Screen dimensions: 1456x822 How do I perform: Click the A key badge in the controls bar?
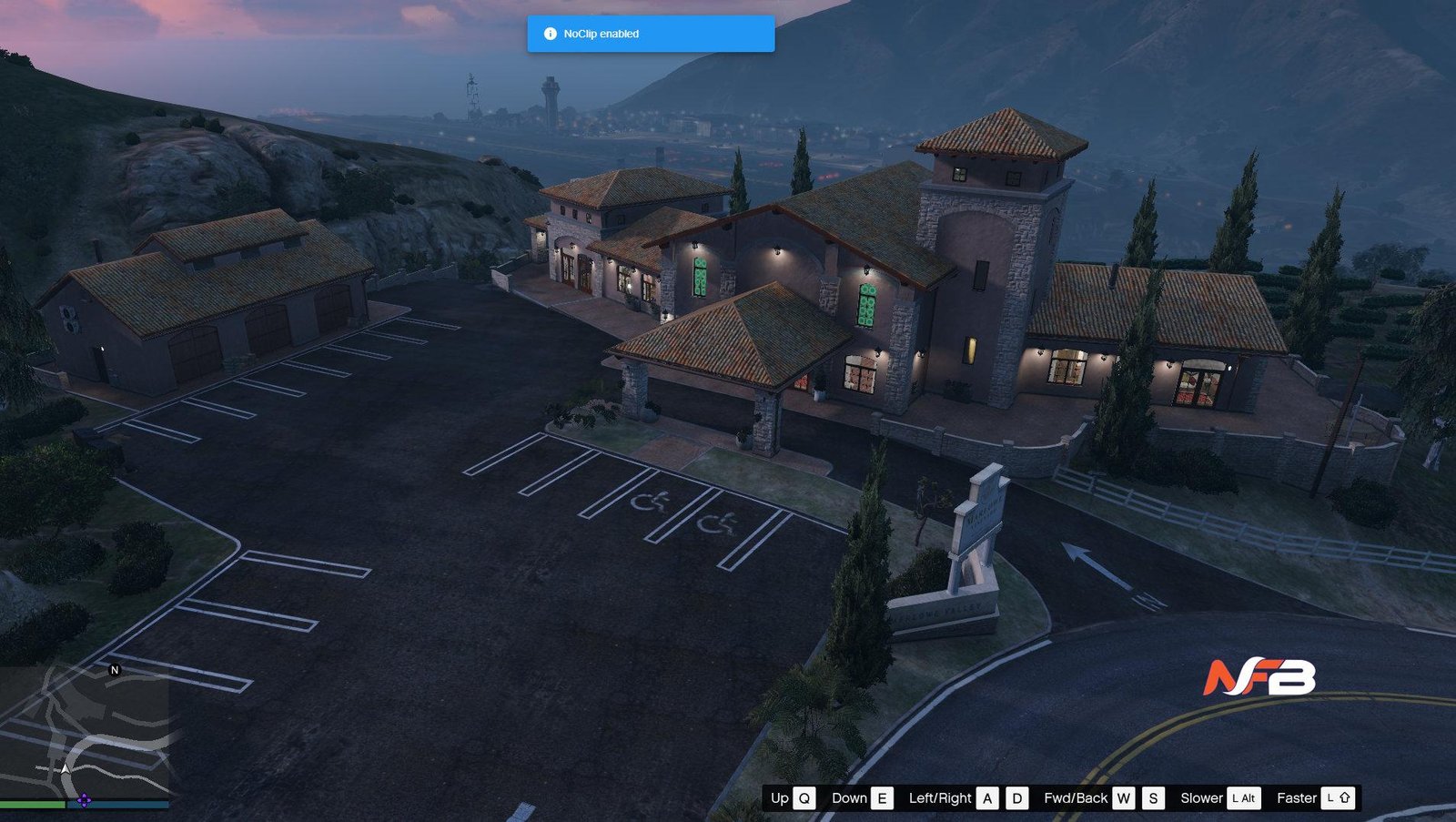pyautogui.click(x=987, y=798)
